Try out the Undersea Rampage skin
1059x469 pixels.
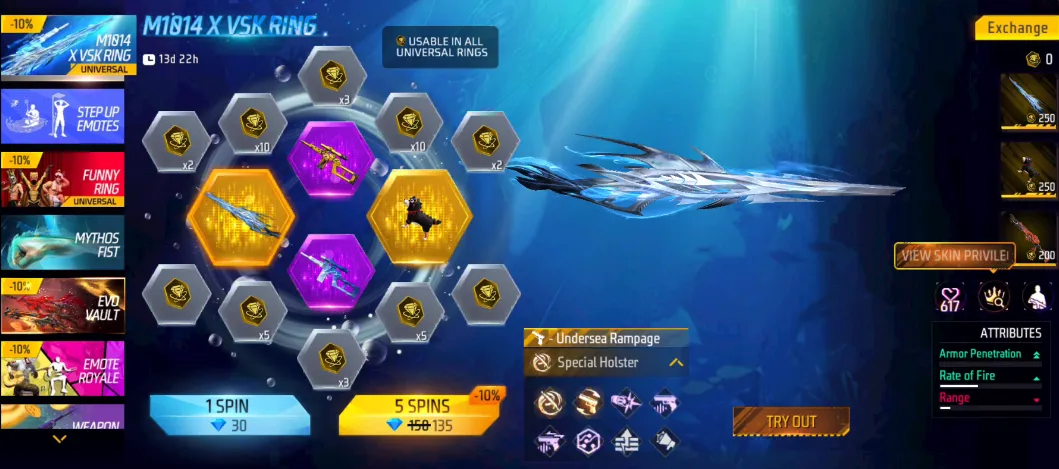[790, 421]
